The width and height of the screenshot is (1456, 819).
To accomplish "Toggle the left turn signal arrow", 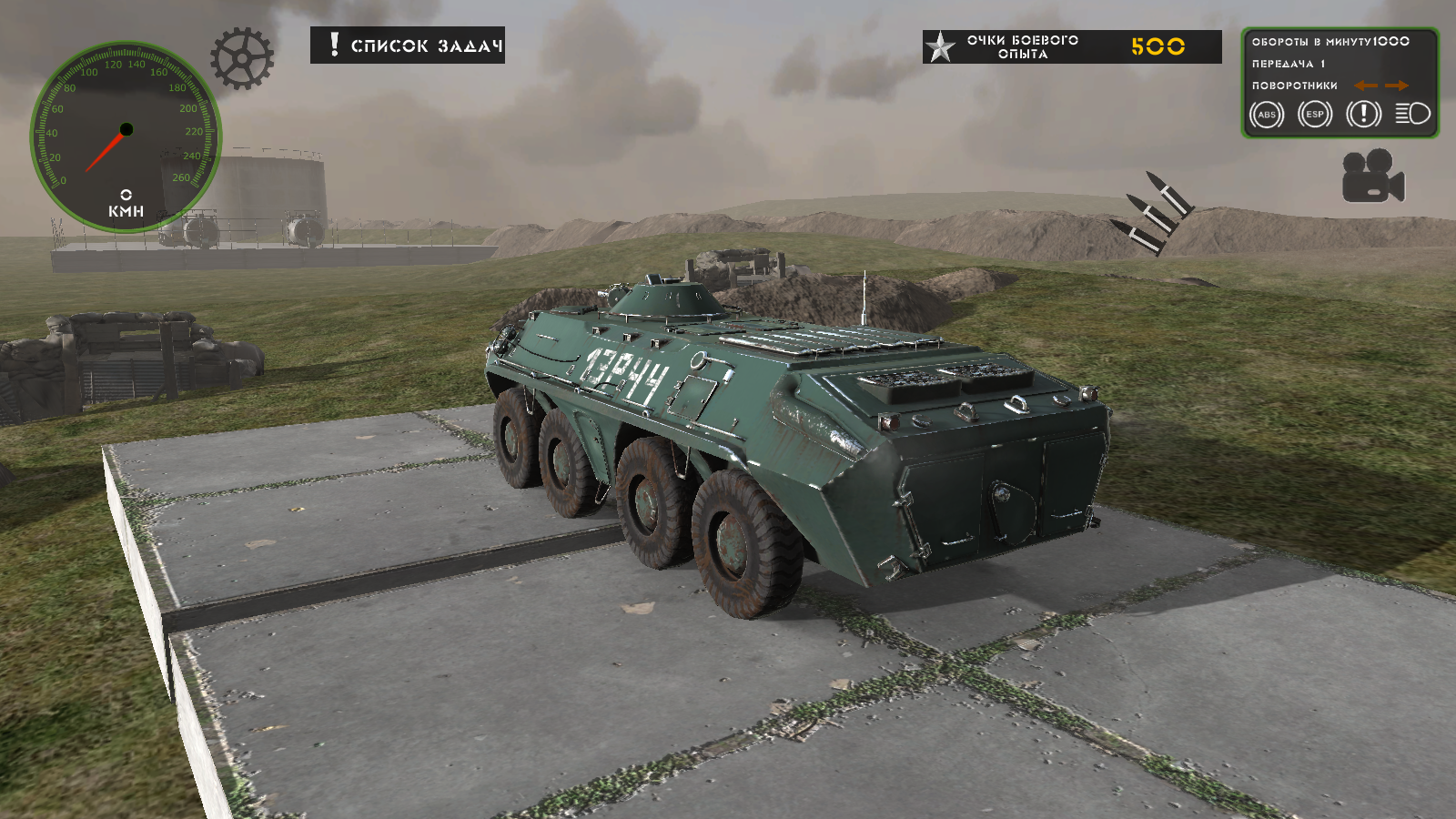I will [x=1364, y=86].
